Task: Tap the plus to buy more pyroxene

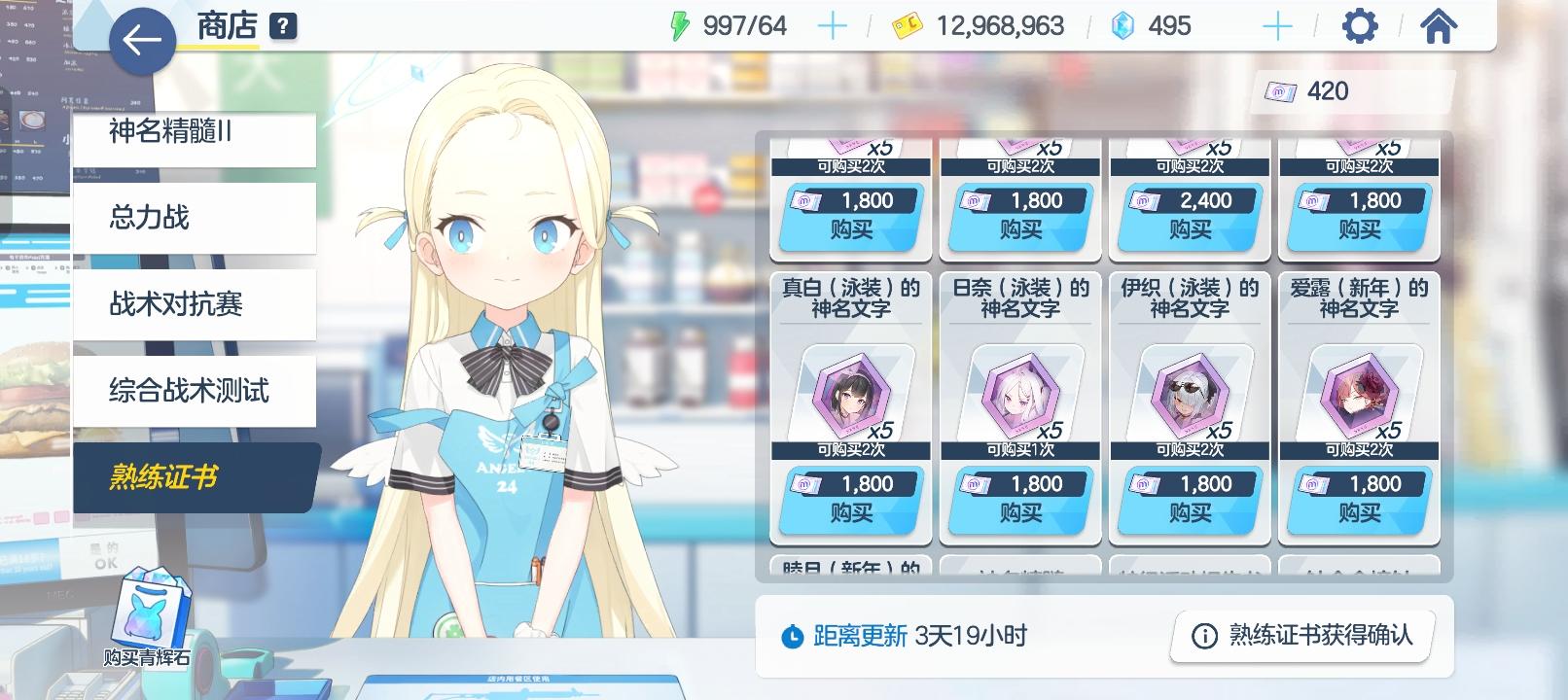Action: tap(1275, 25)
